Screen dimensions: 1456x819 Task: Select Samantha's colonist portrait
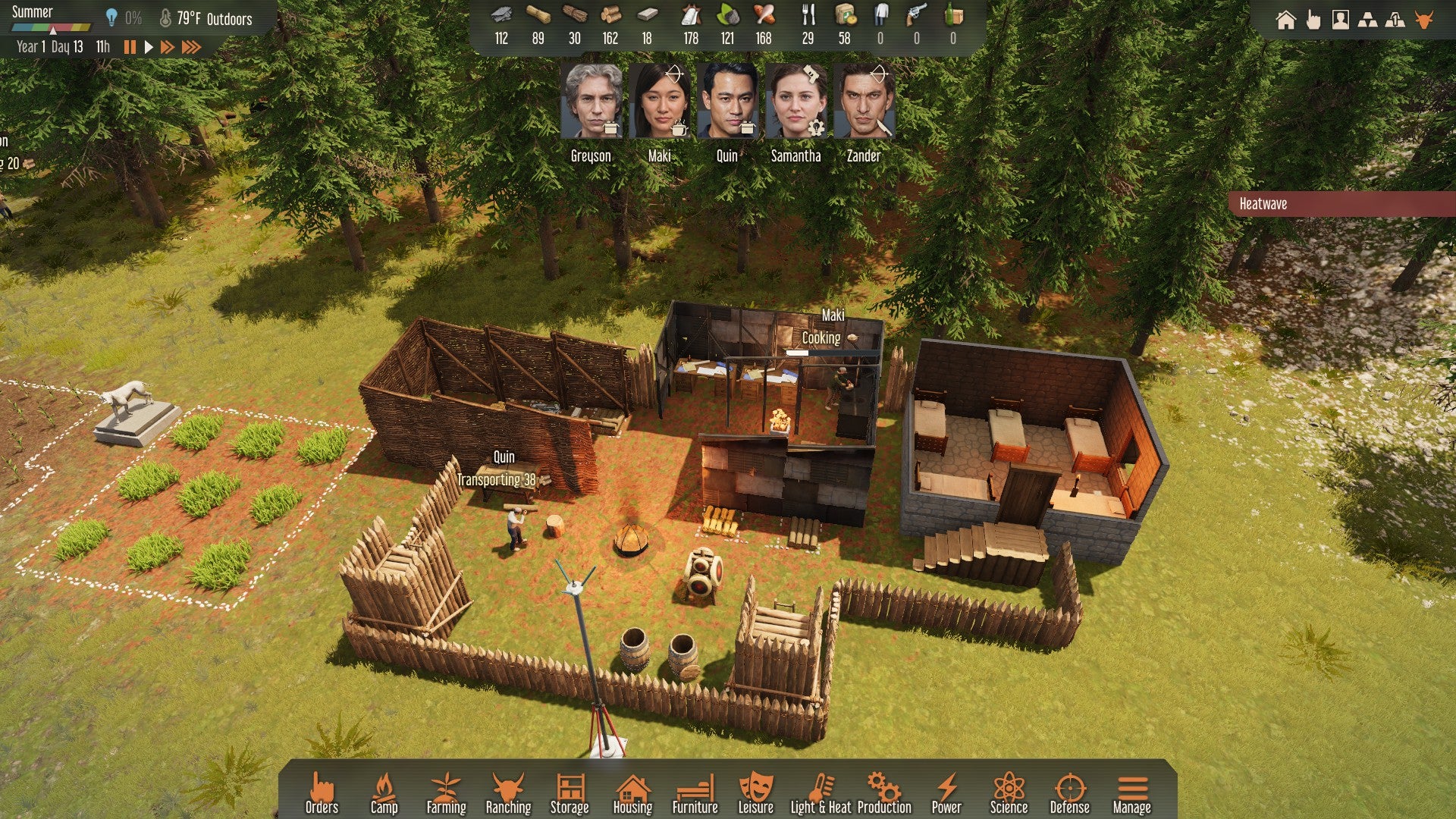[795, 102]
